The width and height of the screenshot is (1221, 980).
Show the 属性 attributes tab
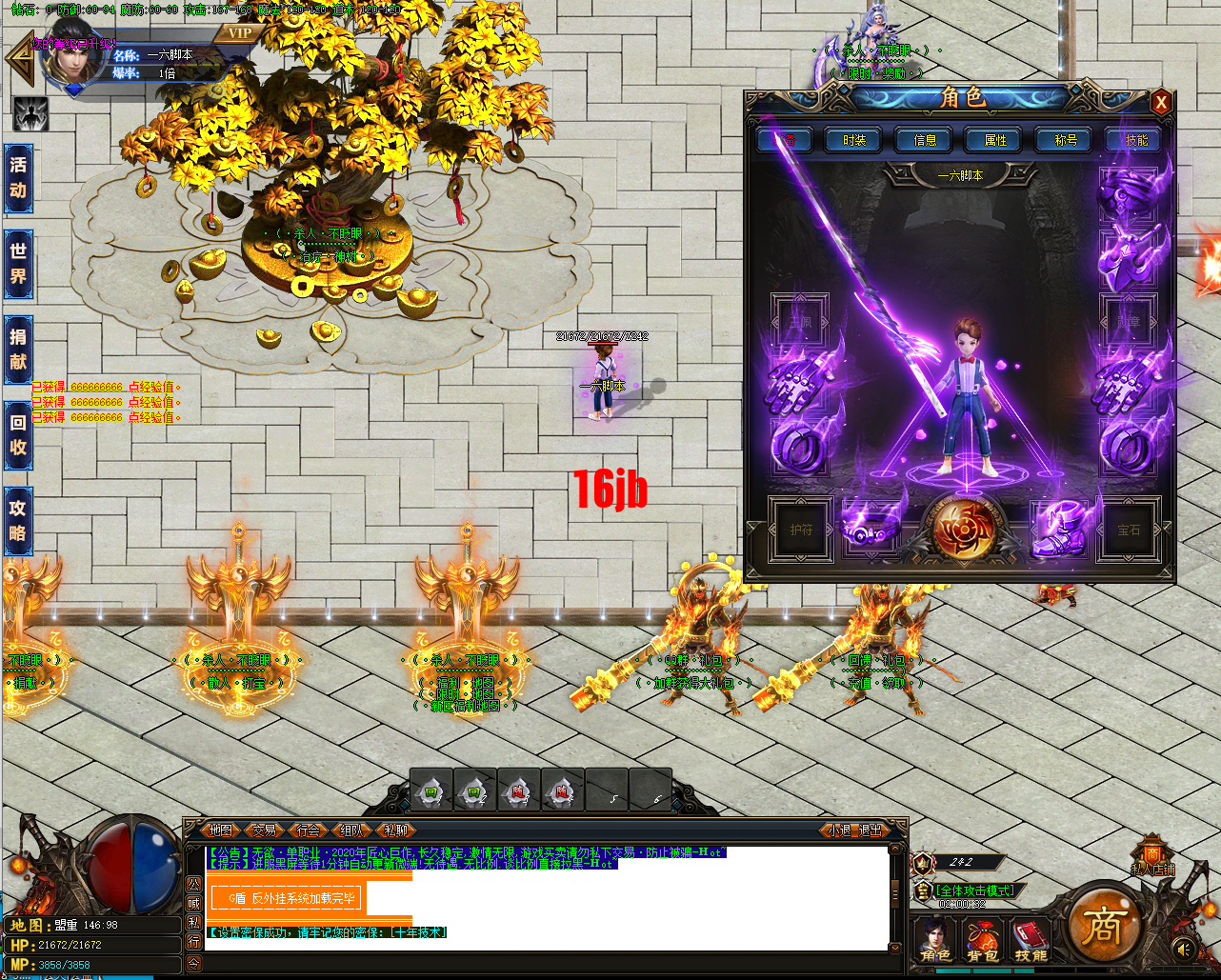pos(995,140)
